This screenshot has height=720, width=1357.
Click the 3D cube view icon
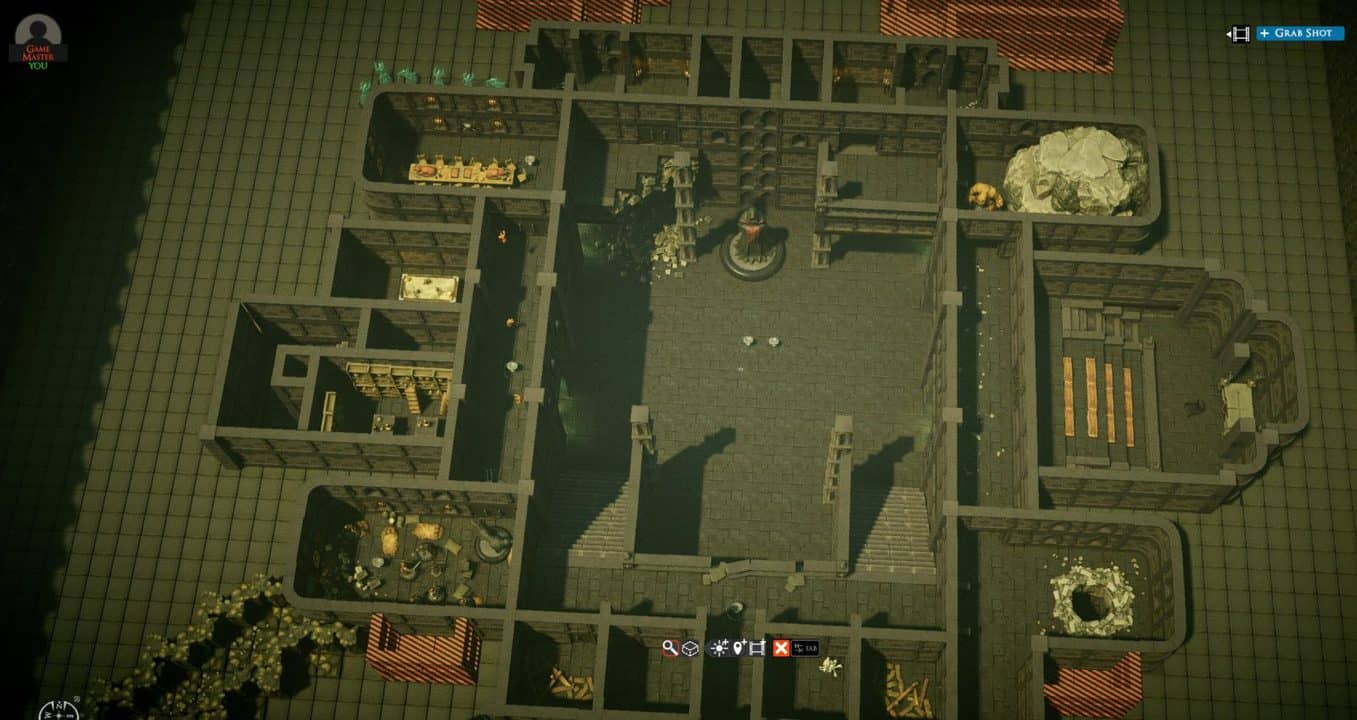[x=690, y=648]
